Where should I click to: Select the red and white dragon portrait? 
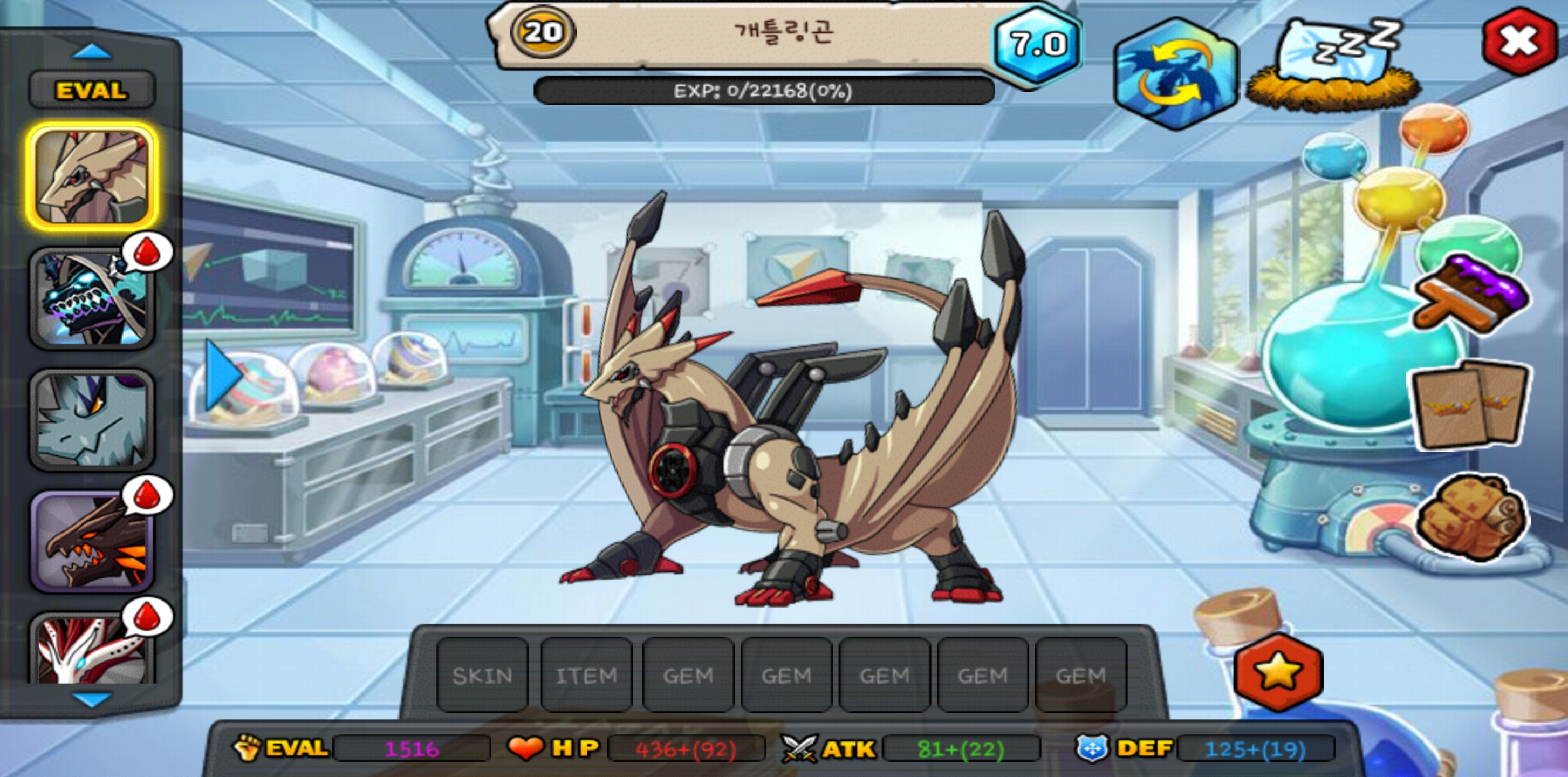[91, 649]
